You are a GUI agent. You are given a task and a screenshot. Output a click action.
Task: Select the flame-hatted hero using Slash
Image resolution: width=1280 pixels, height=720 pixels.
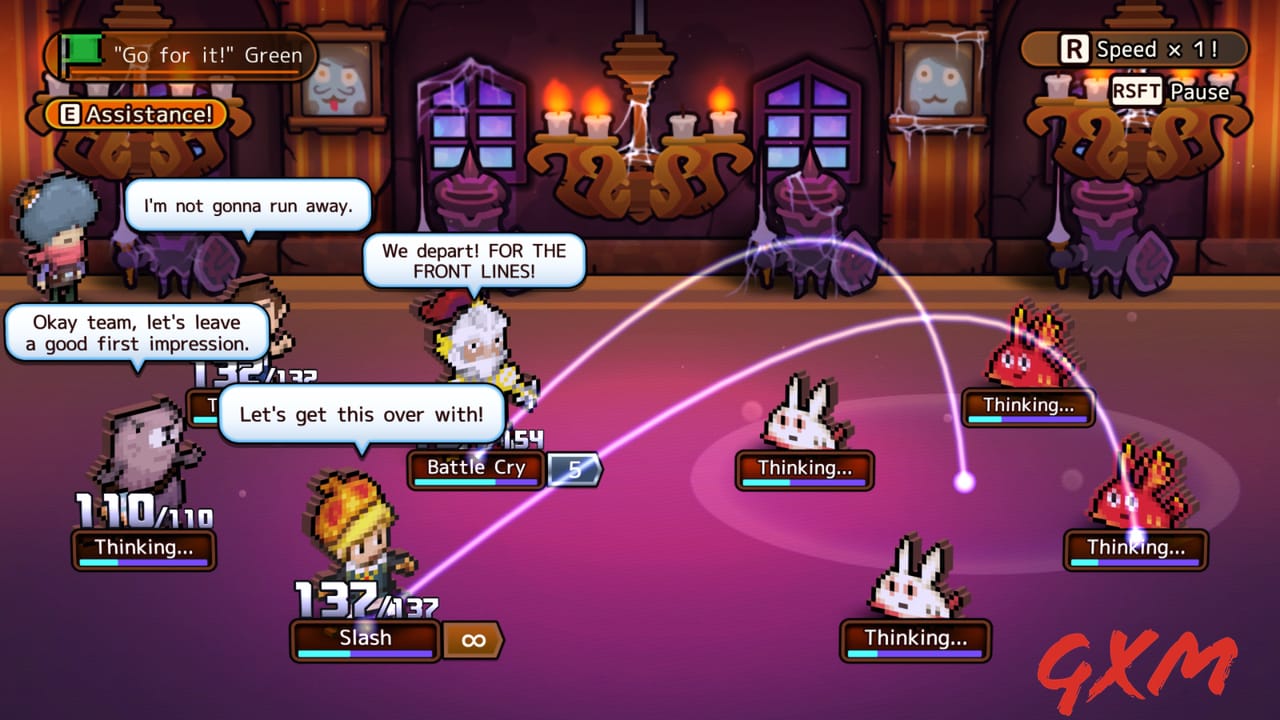tap(357, 540)
